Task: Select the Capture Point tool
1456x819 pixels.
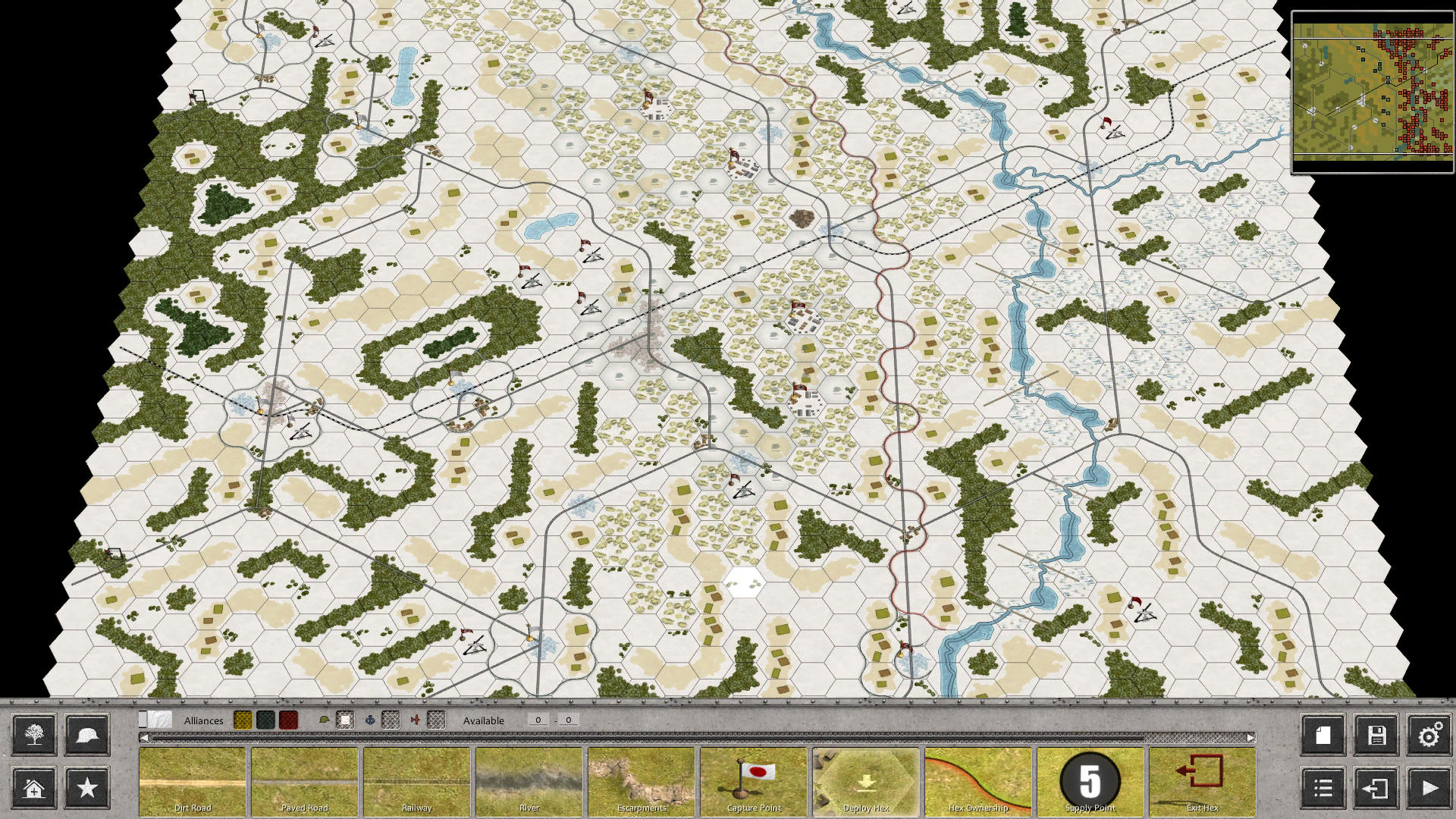Action: click(754, 781)
